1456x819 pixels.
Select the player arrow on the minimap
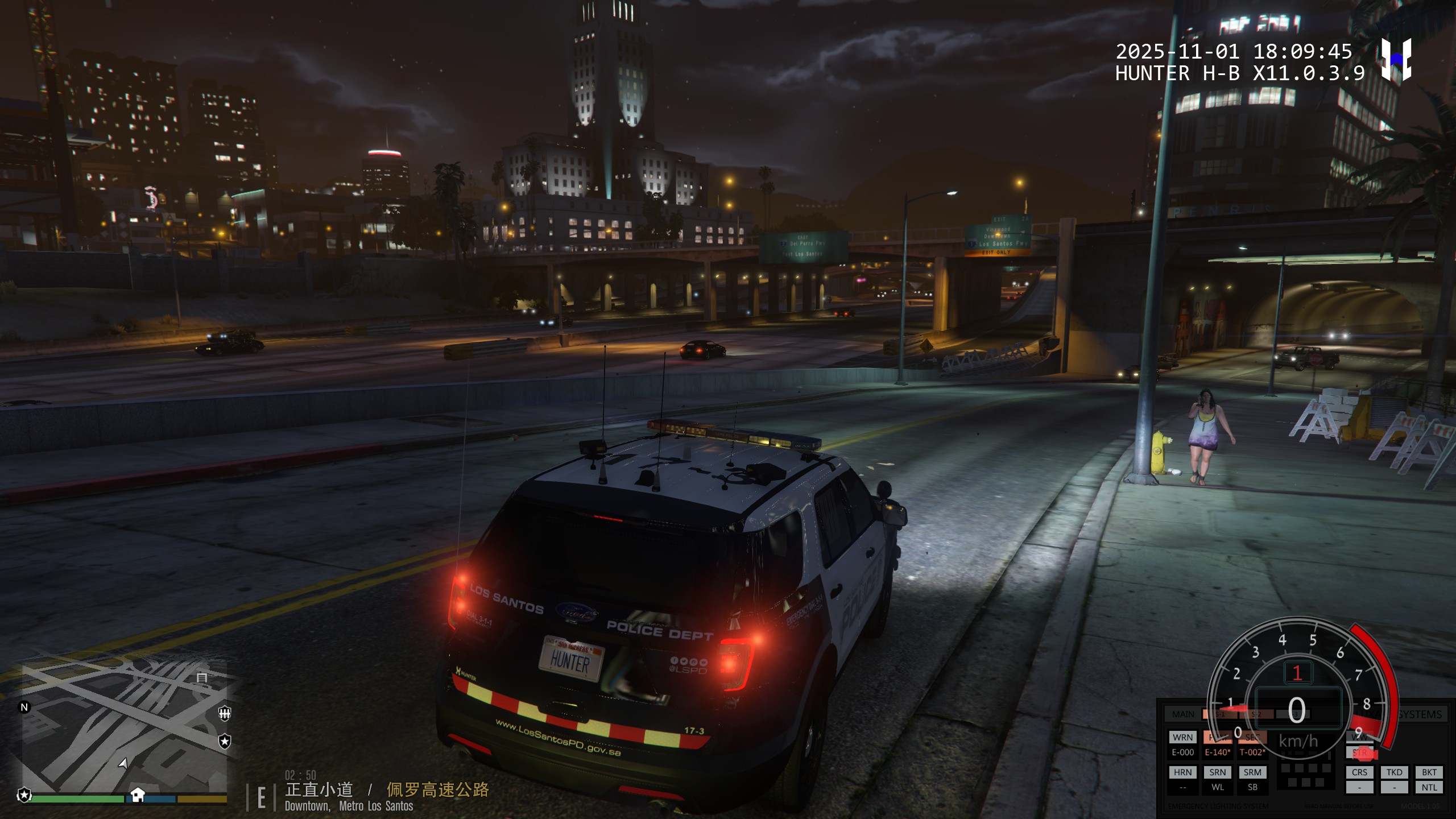click(123, 763)
